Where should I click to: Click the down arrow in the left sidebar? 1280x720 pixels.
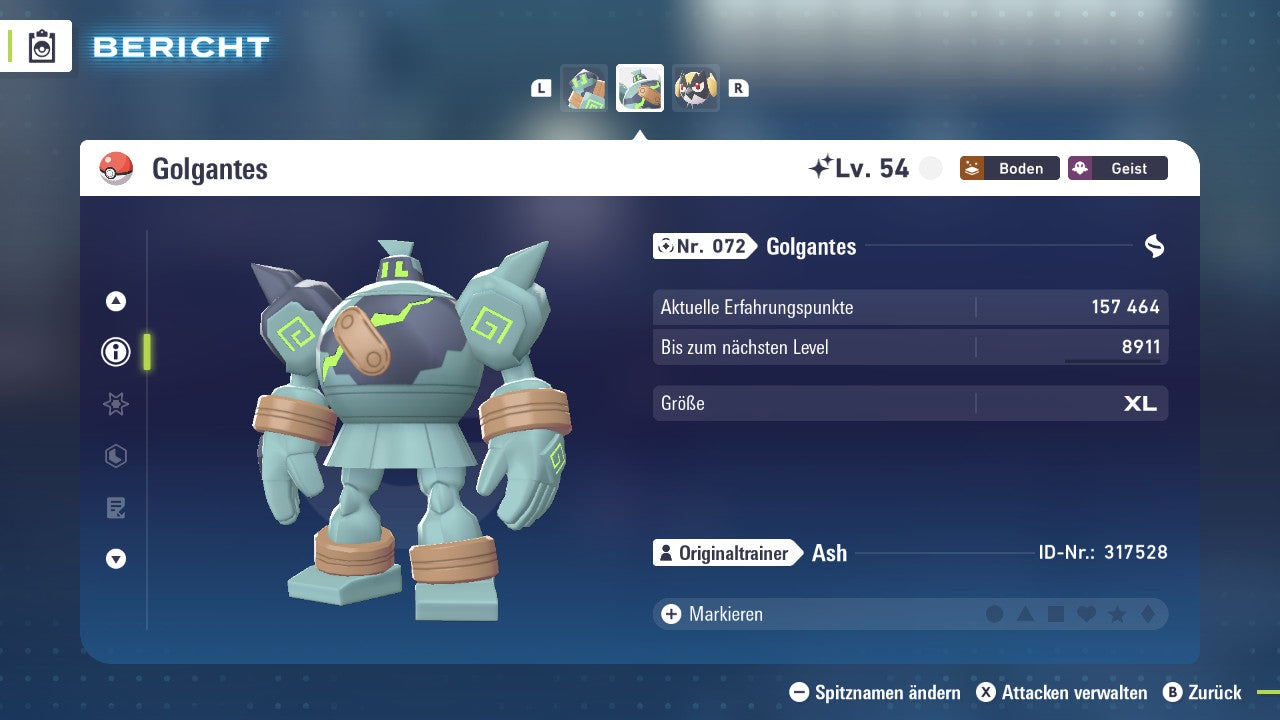[x=115, y=560]
